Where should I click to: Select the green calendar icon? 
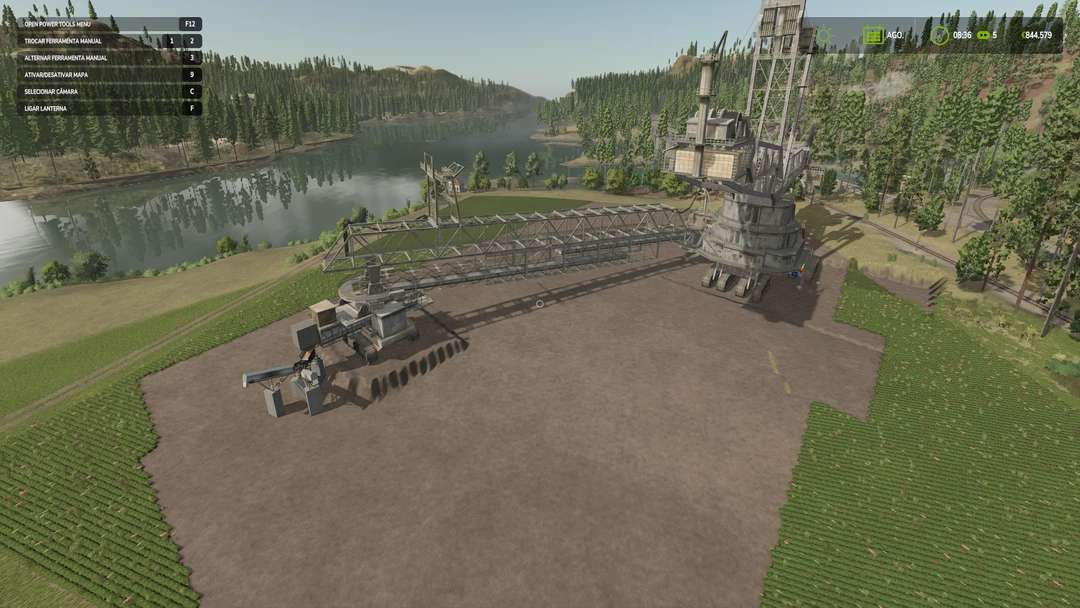(873, 35)
